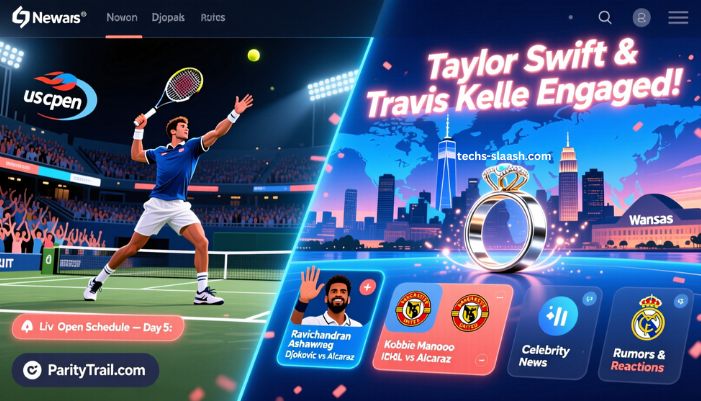Expand the hamburger menu
Viewport: 701px width, 401px height.
pyautogui.click(x=678, y=18)
